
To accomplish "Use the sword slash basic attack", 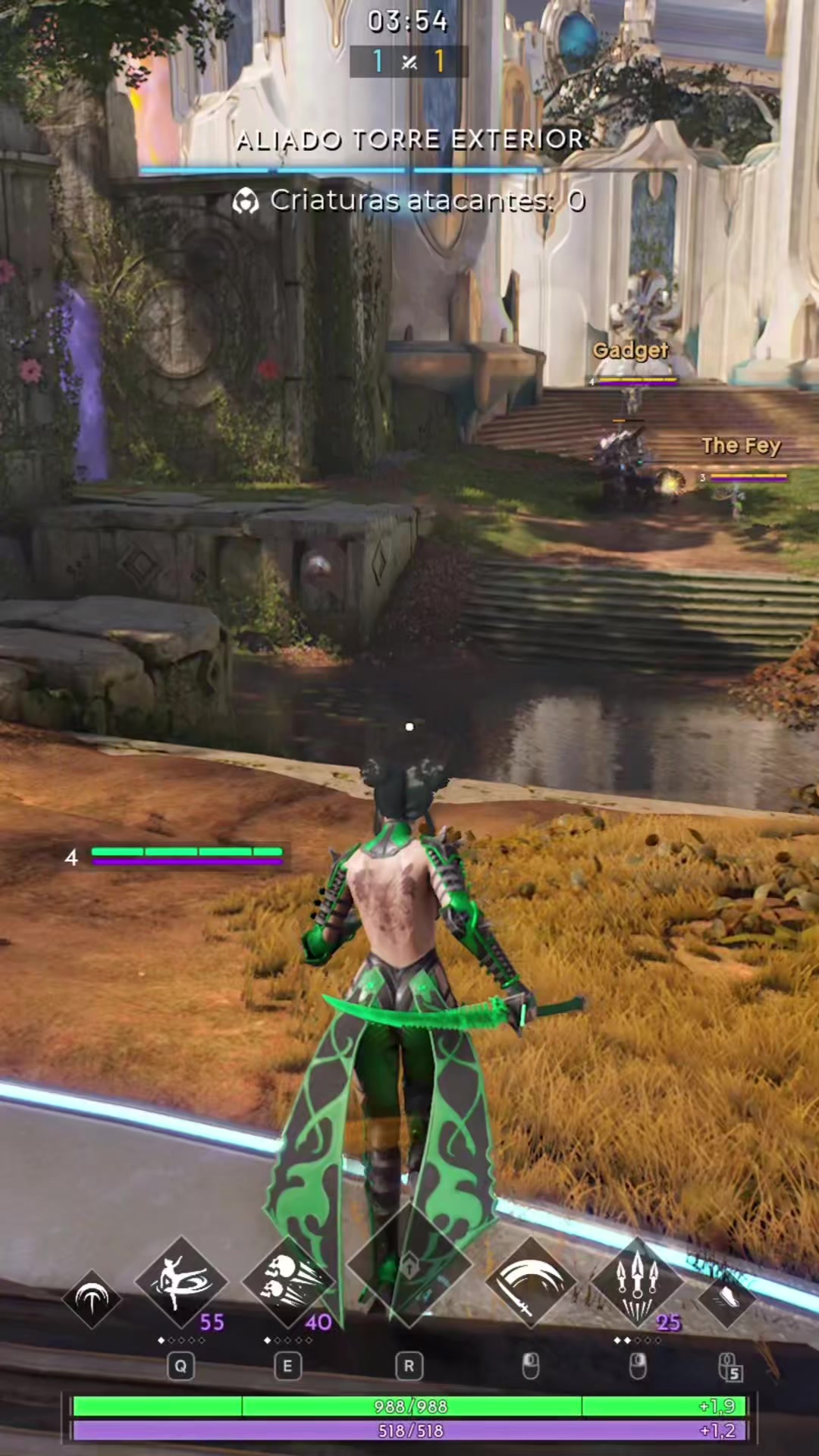I will point(530,1282).
